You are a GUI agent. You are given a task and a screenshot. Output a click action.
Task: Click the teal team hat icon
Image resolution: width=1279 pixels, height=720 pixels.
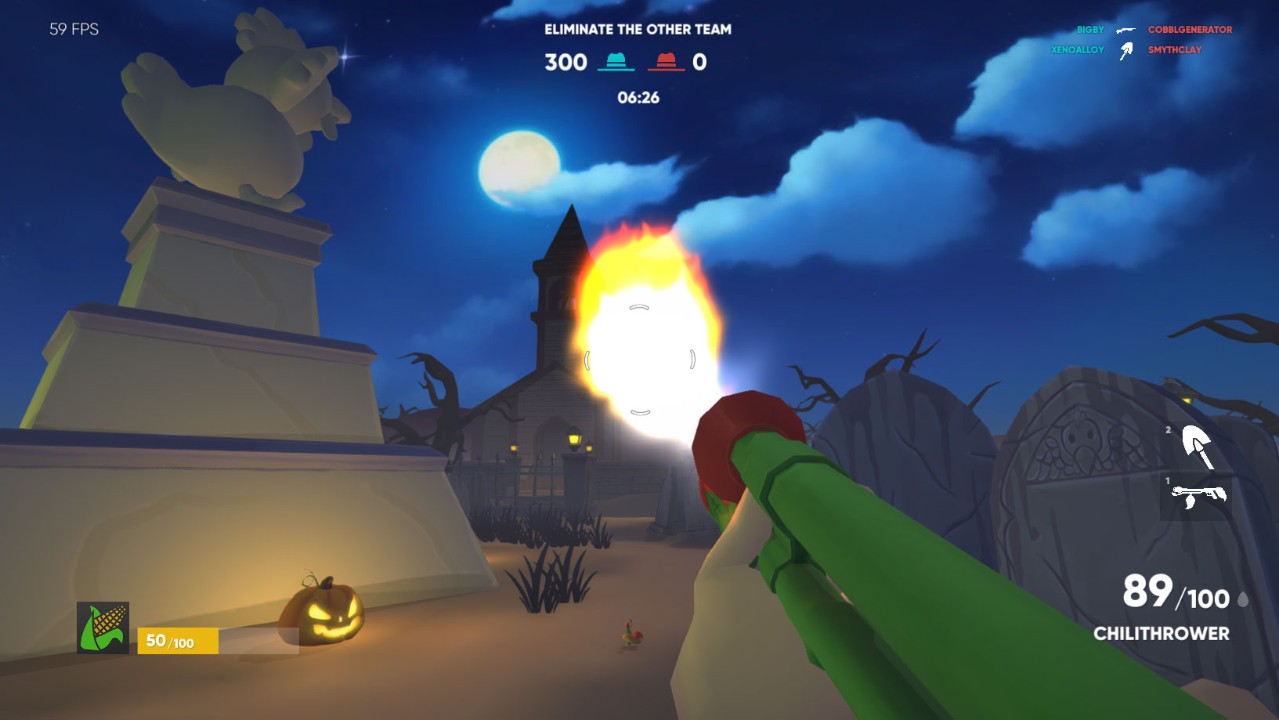[616, 62]
